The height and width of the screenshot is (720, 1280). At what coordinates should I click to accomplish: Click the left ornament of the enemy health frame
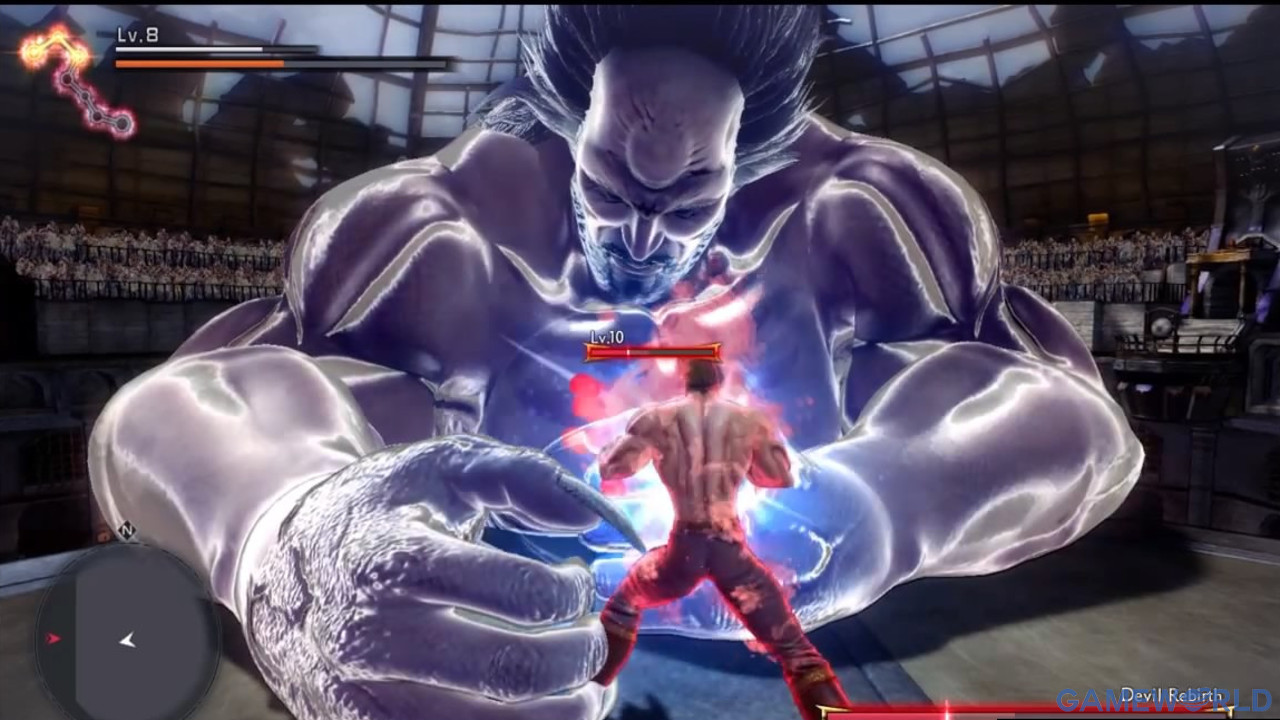588,352
